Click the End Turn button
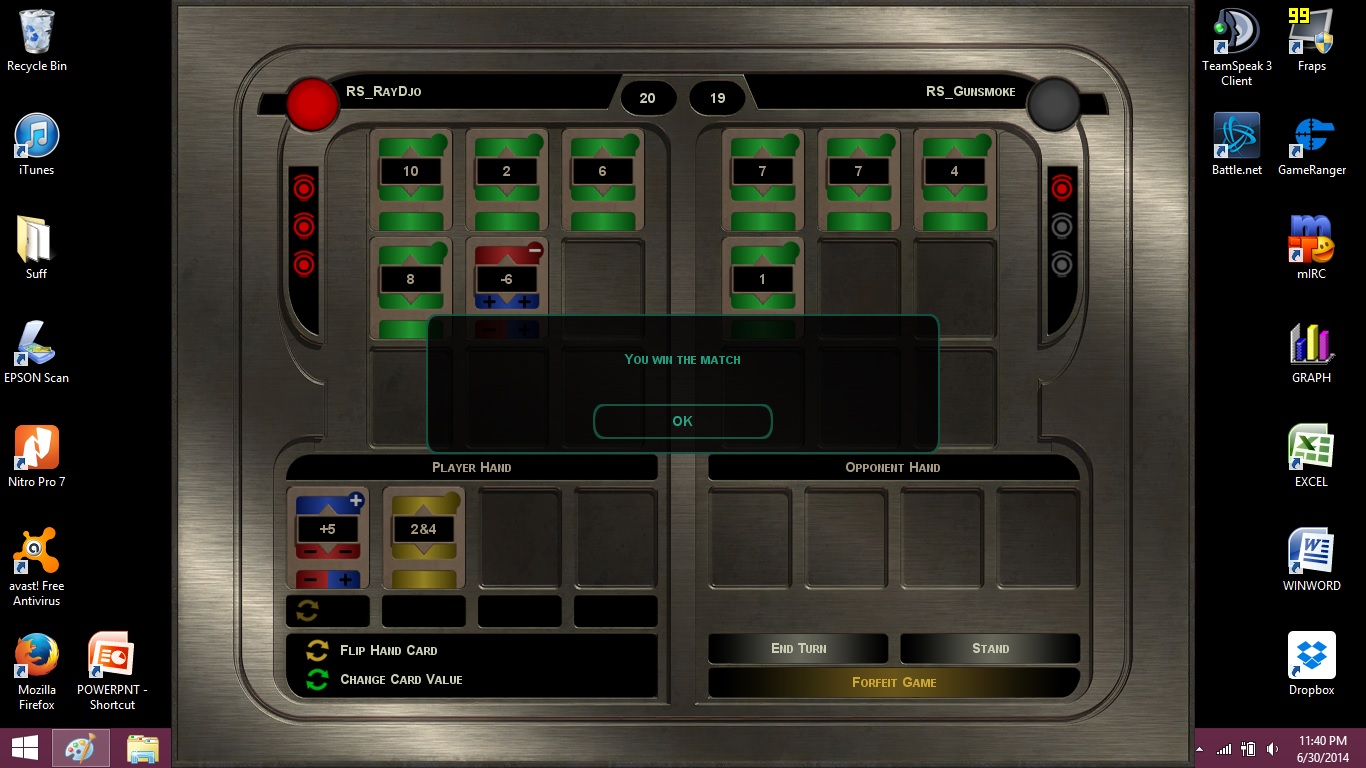The height and width of the screenshot is (768, 1366). click(x=798, y=648)
